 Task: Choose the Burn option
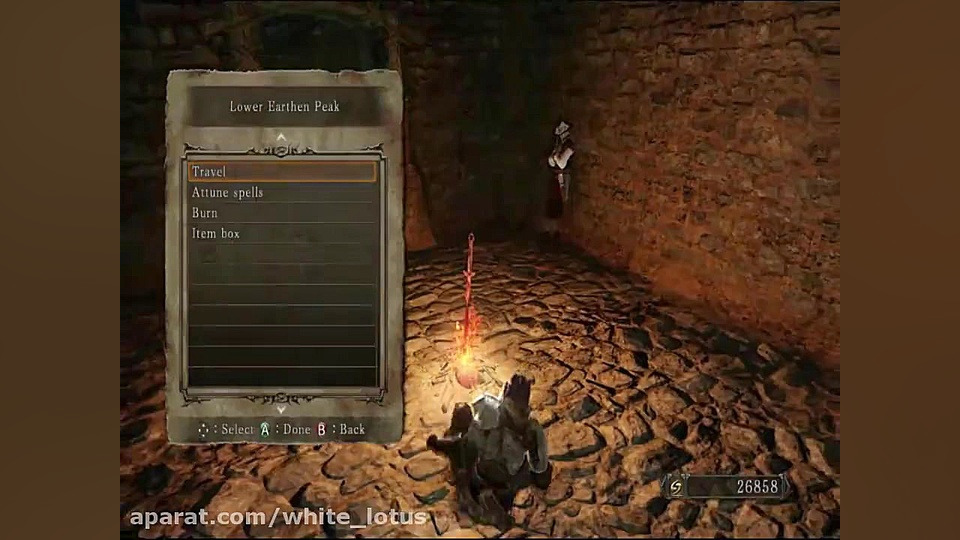coord(282,213)
